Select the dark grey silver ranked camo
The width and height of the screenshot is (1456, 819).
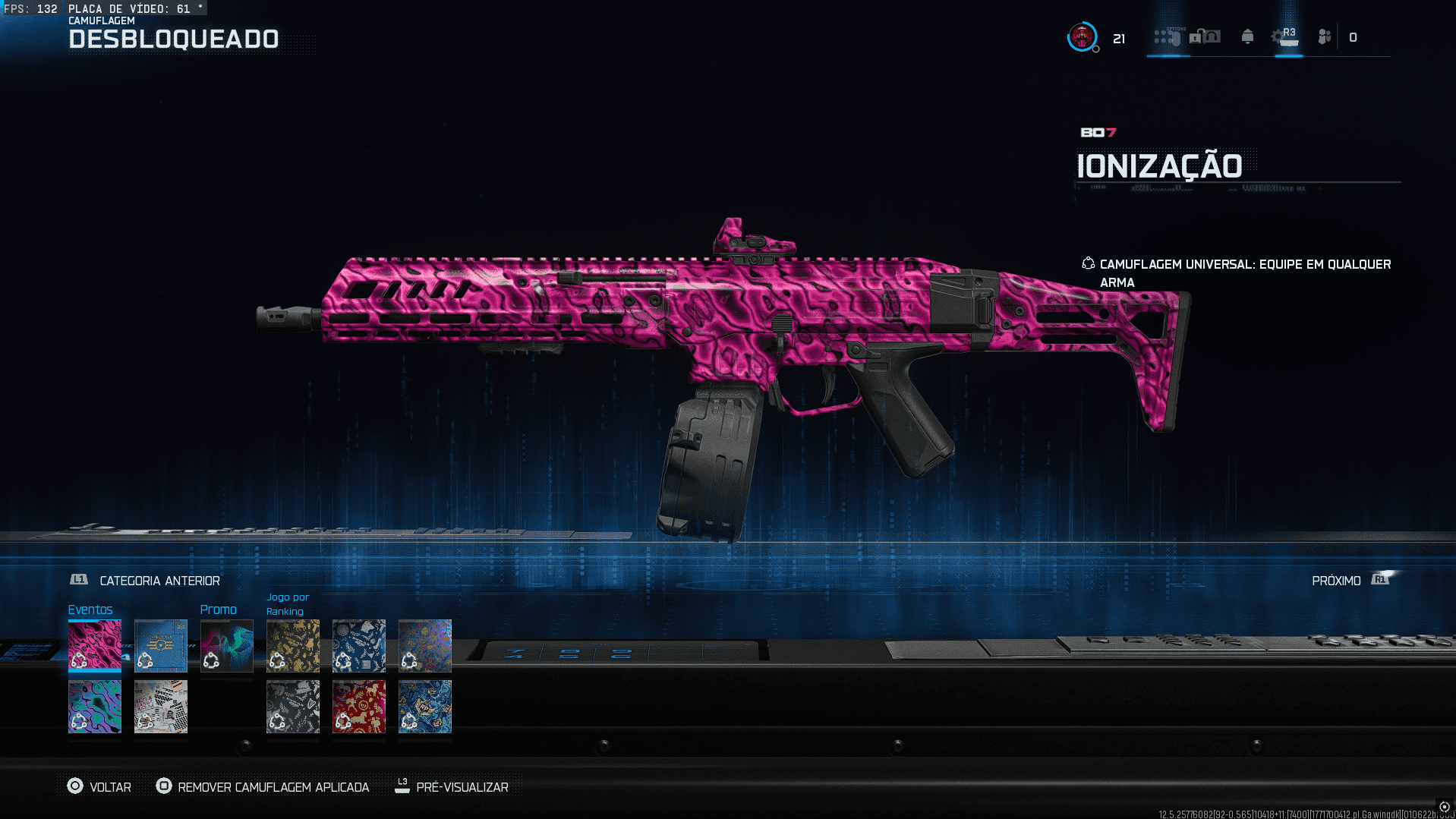(x=293, y=706)
